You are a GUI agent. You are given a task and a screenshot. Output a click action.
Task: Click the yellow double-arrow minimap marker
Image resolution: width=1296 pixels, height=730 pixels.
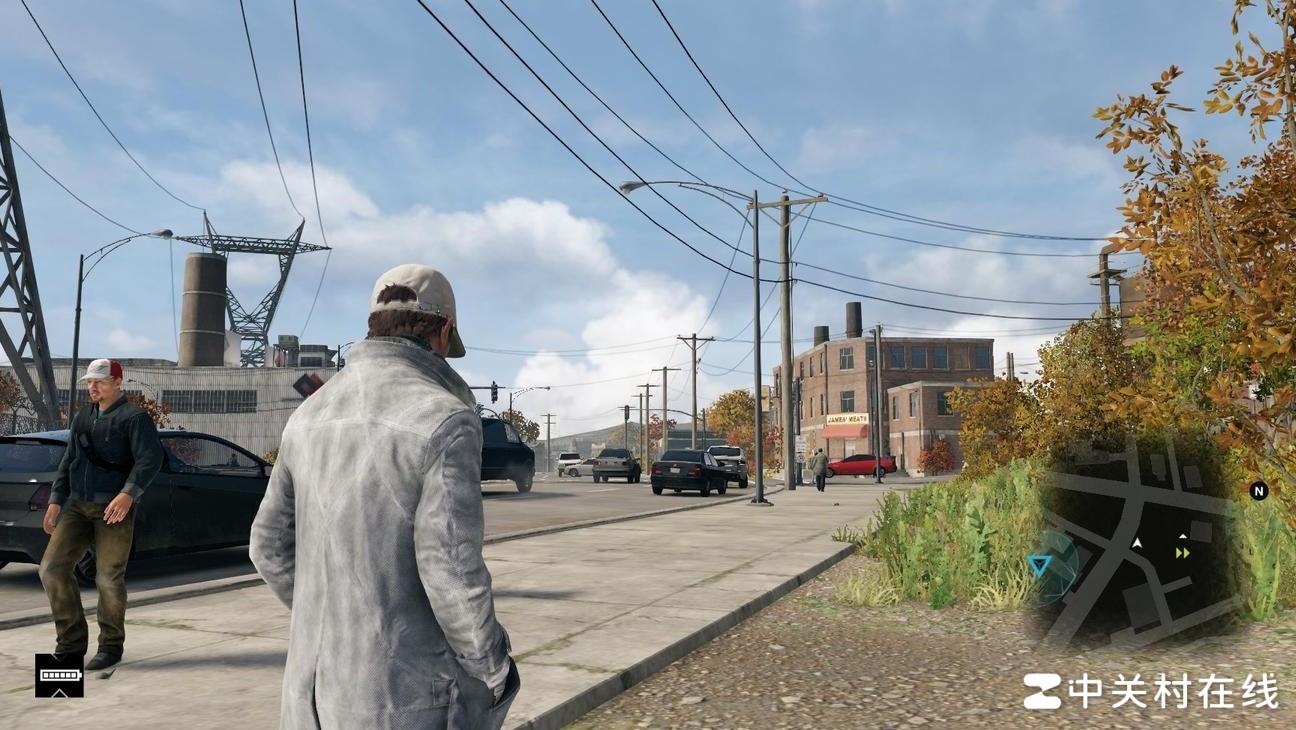click(1183, 553)
